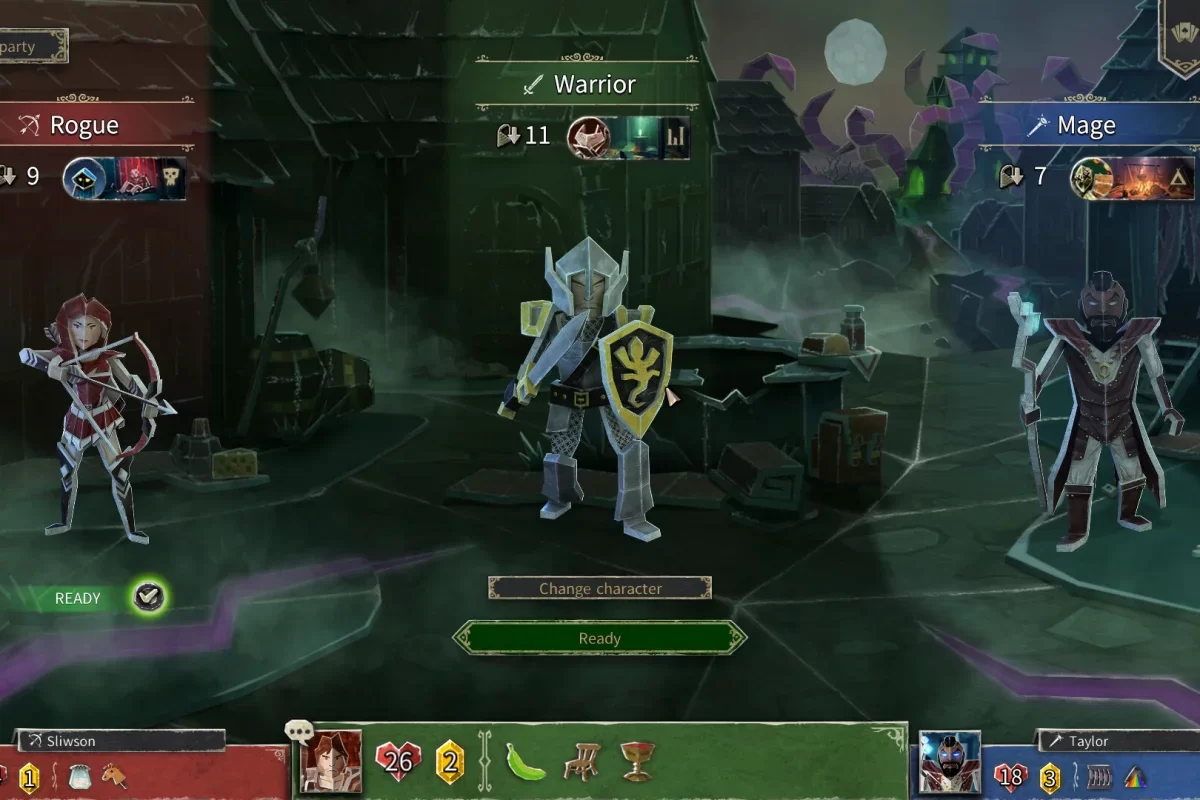Open the party button in the corner
The height and width of the screenshot is (800, 1200).
pos(30,46)
